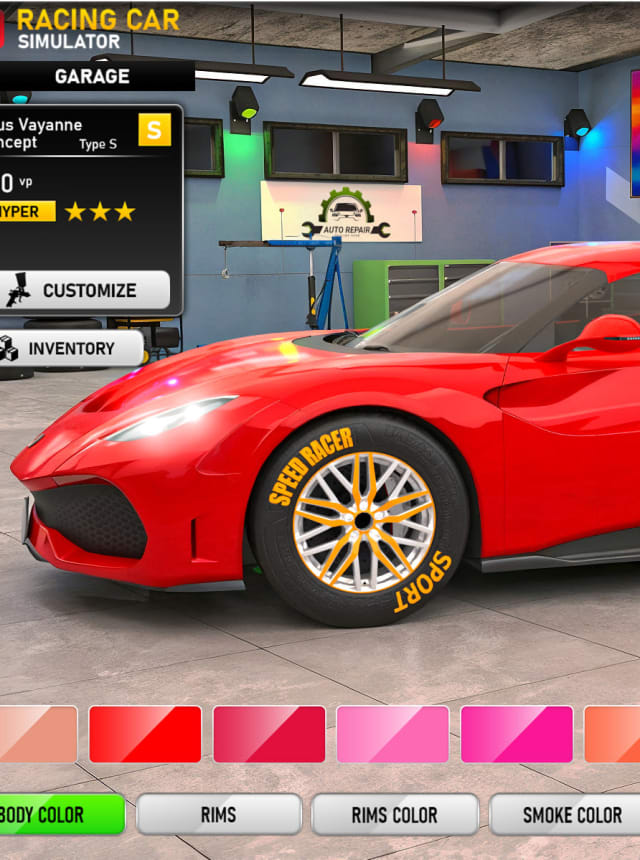The height and width of the screenshot is (860, 640).
Task: Open the Rims Color tab
Action: (394, 815)
